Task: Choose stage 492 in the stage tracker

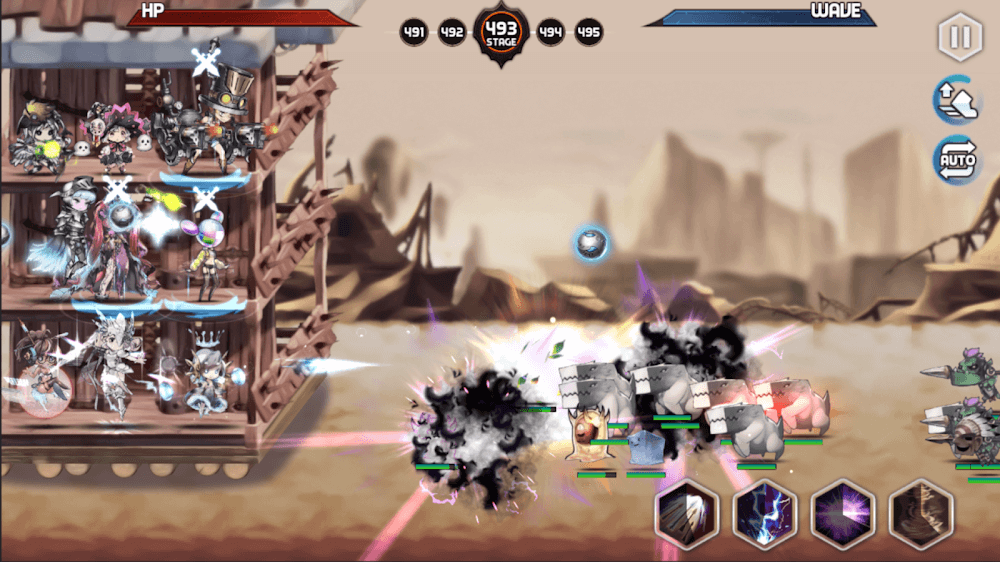Action: (x=452, y=32)
